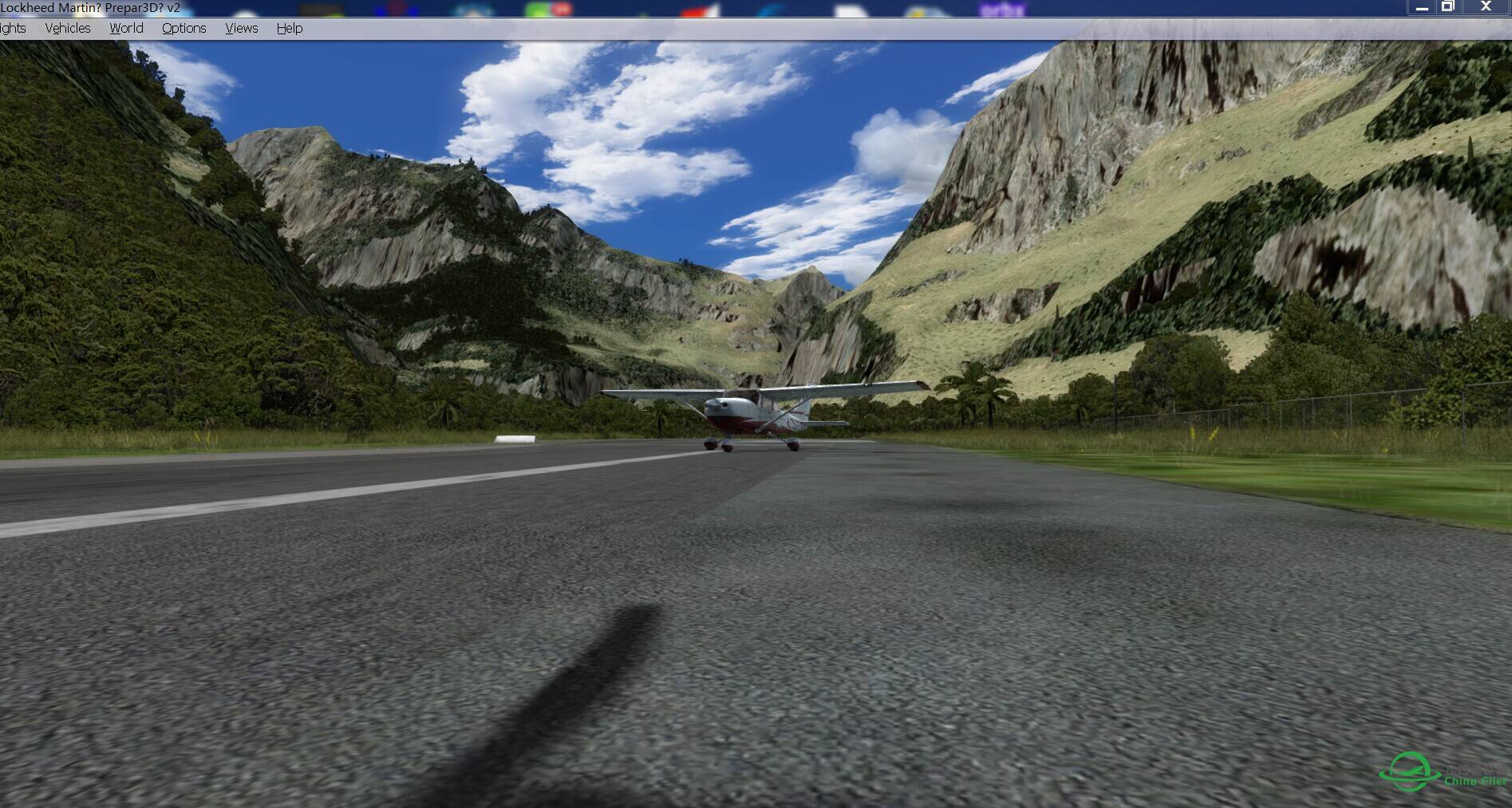
Task: Restore down the Prepar3D window
Action: point(1447,7)
